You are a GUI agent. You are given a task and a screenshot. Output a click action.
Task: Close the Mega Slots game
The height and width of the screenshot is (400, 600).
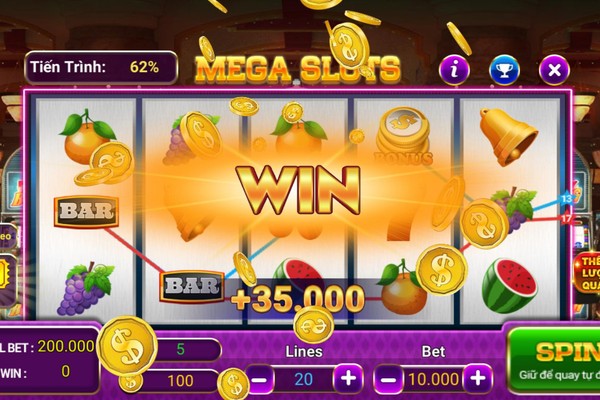554,69
